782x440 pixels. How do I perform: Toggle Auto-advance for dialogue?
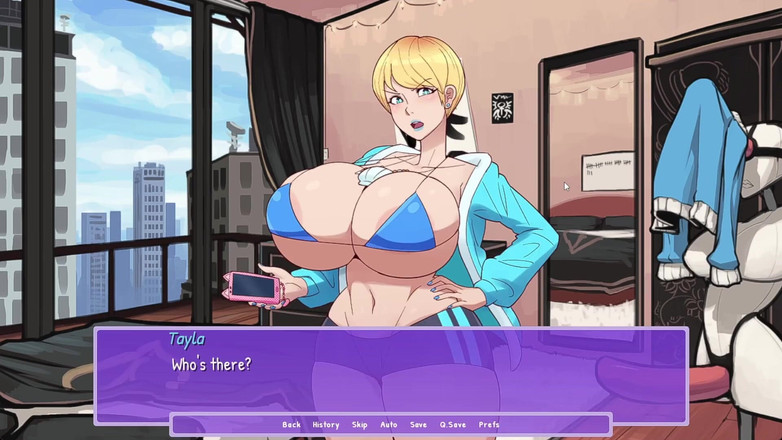[389, 425]
